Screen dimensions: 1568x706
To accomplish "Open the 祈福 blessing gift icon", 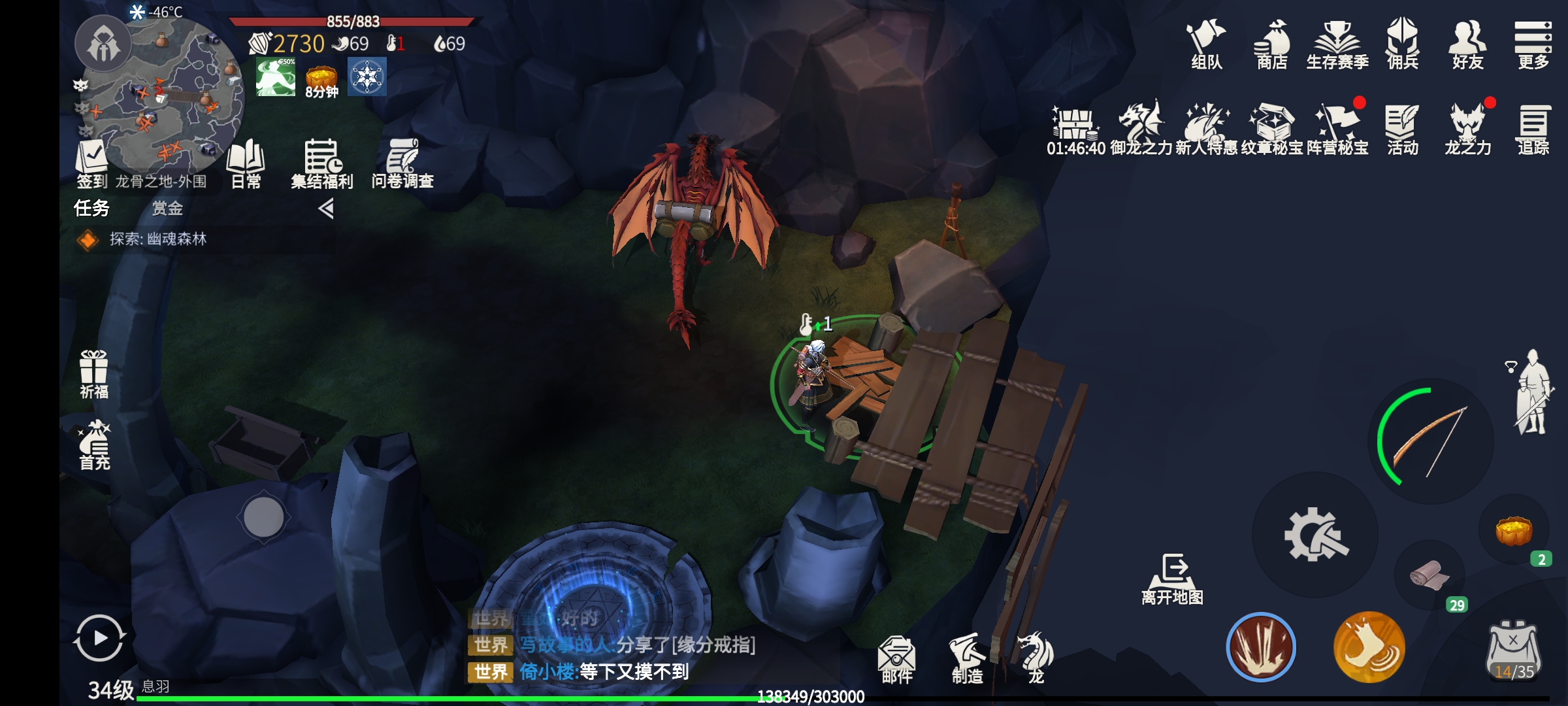I will click(x=94, y=374).
